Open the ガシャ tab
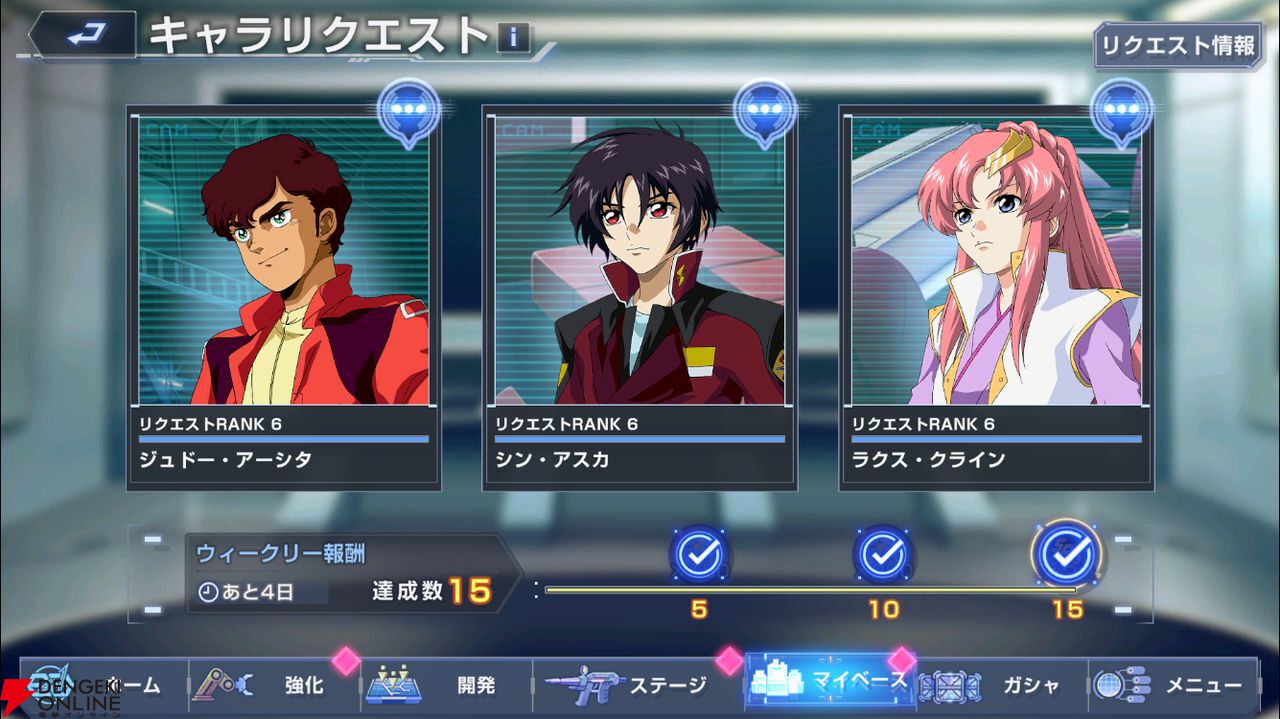The width and height of the screenshot is (1280, 719). click(x=1000, y=686)
